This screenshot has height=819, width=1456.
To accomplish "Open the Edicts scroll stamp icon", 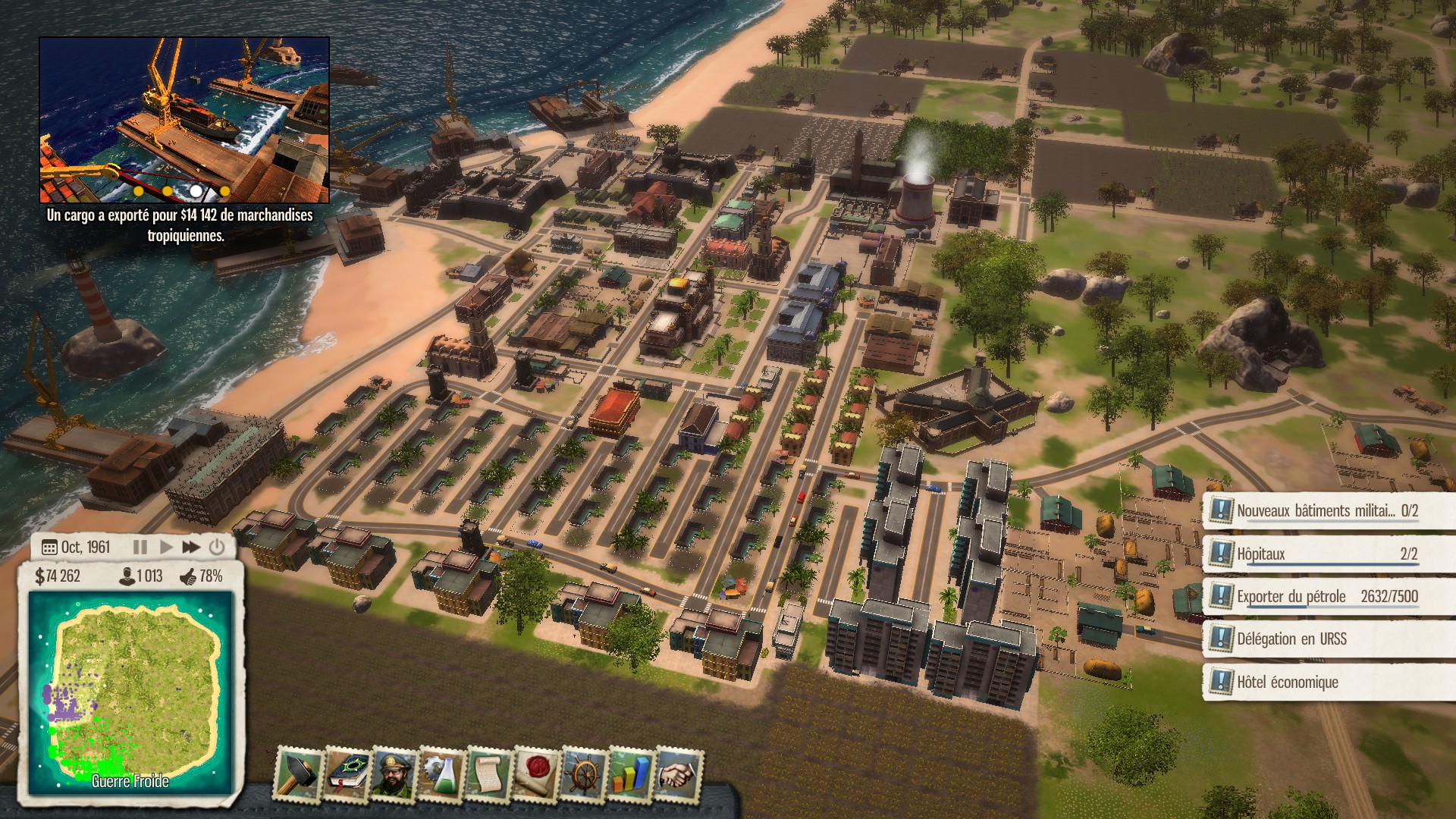I will (x=488, y=773).
